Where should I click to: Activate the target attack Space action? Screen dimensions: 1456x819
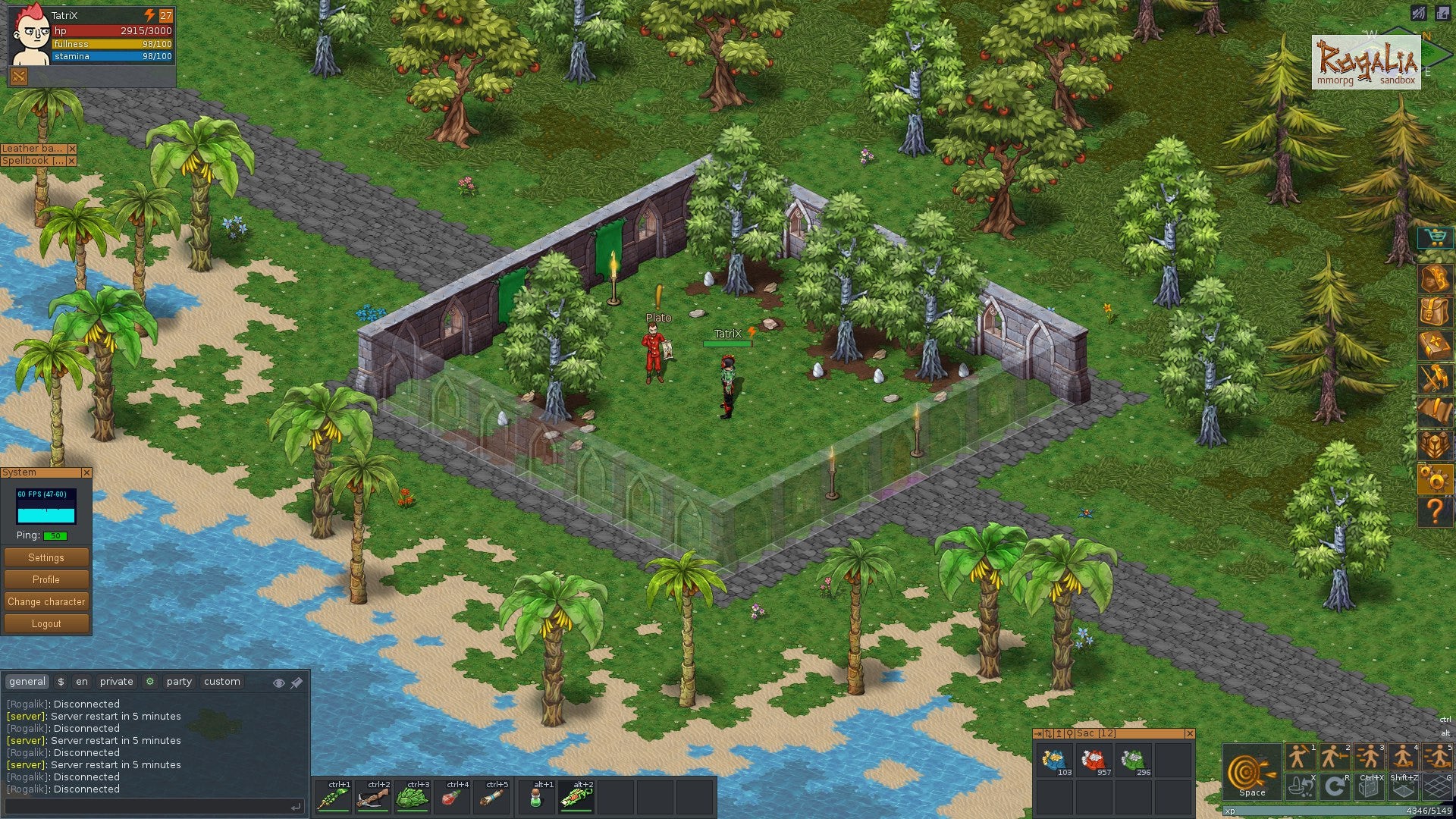[1251, 773]
